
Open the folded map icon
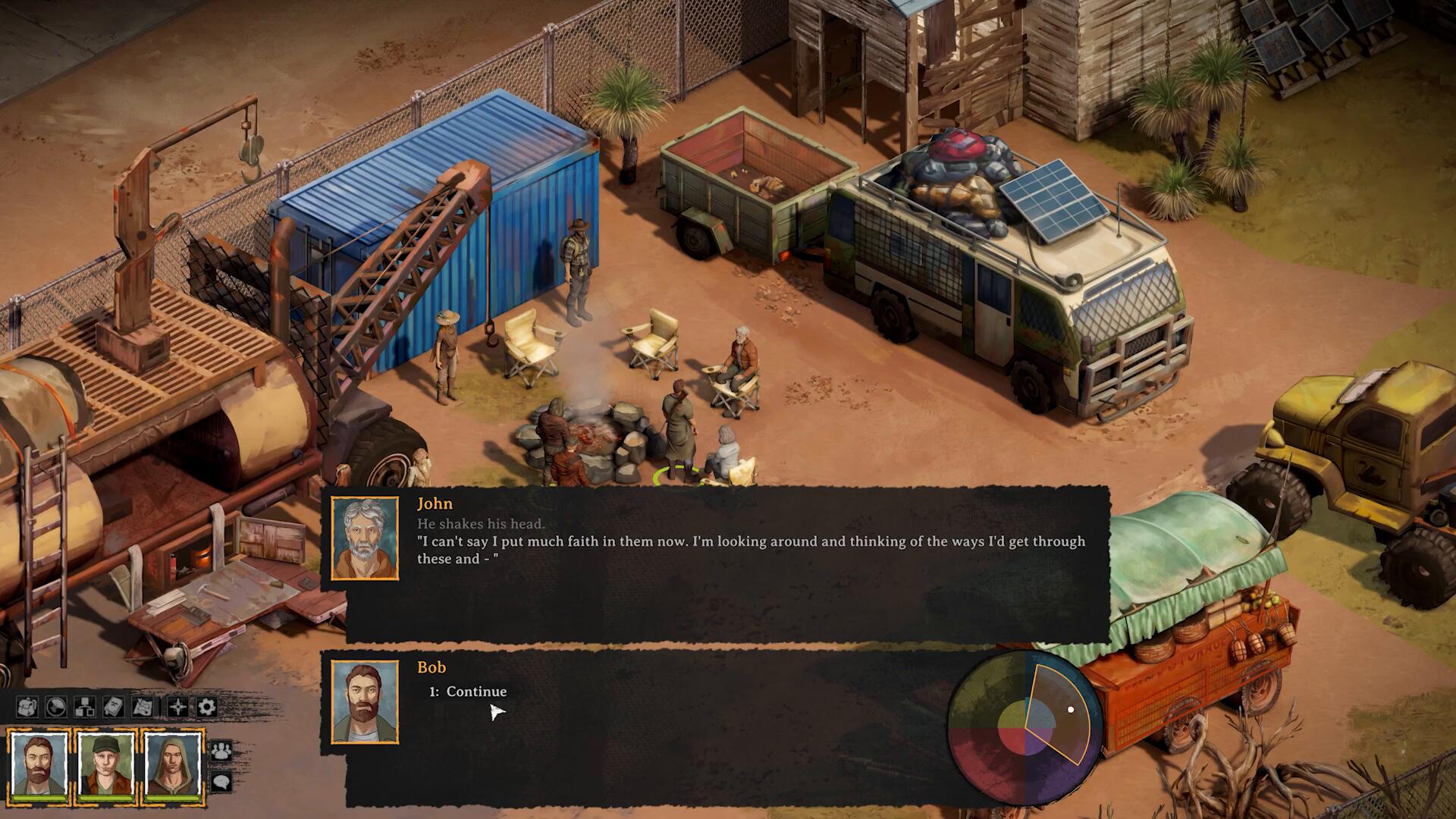click(143, 708)
